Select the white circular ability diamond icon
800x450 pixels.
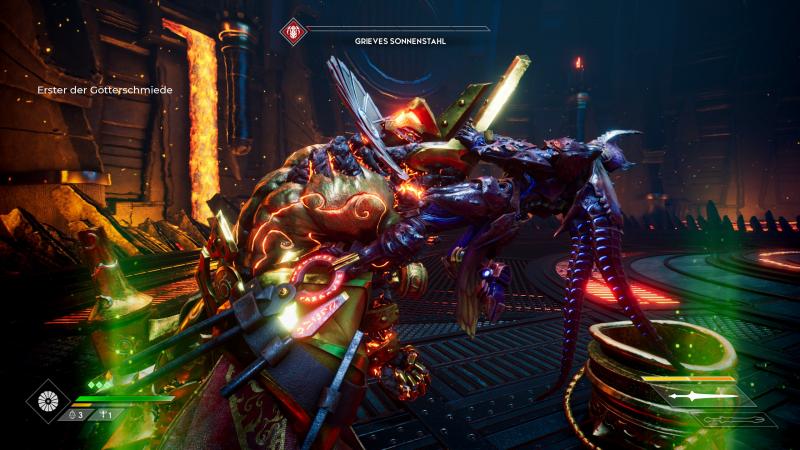(x=46, y=401)
